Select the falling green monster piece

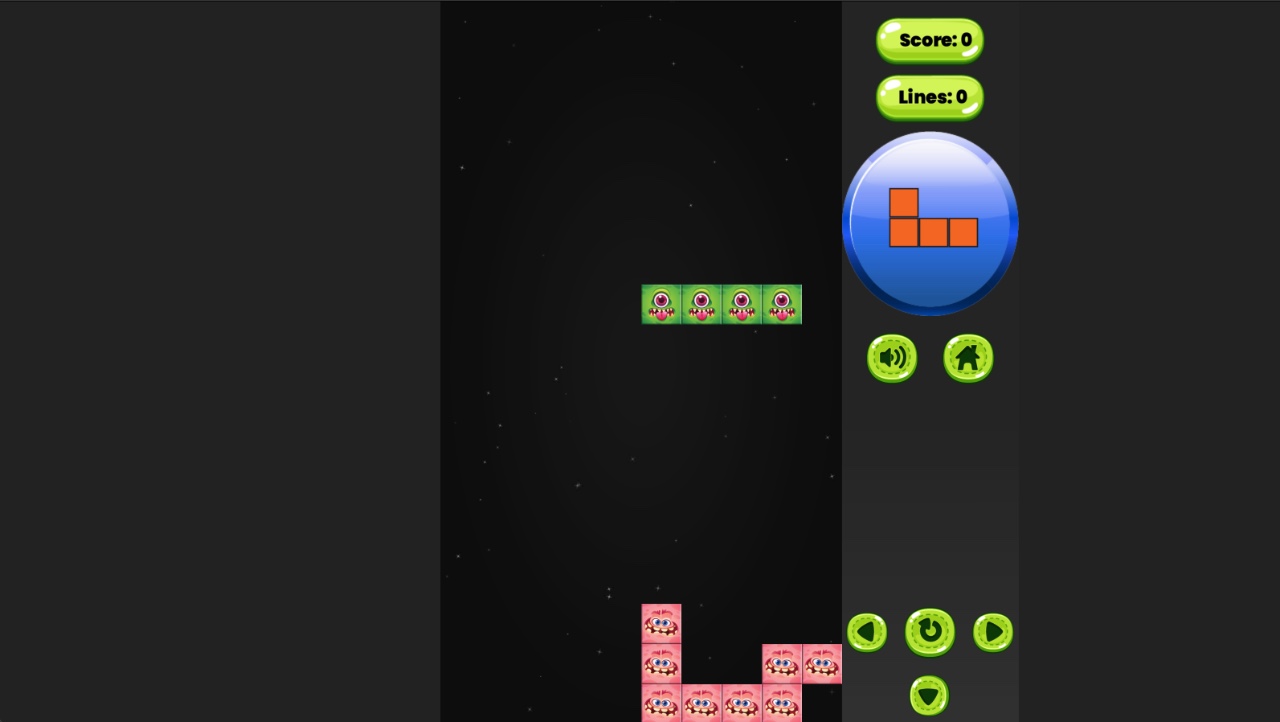721,304
